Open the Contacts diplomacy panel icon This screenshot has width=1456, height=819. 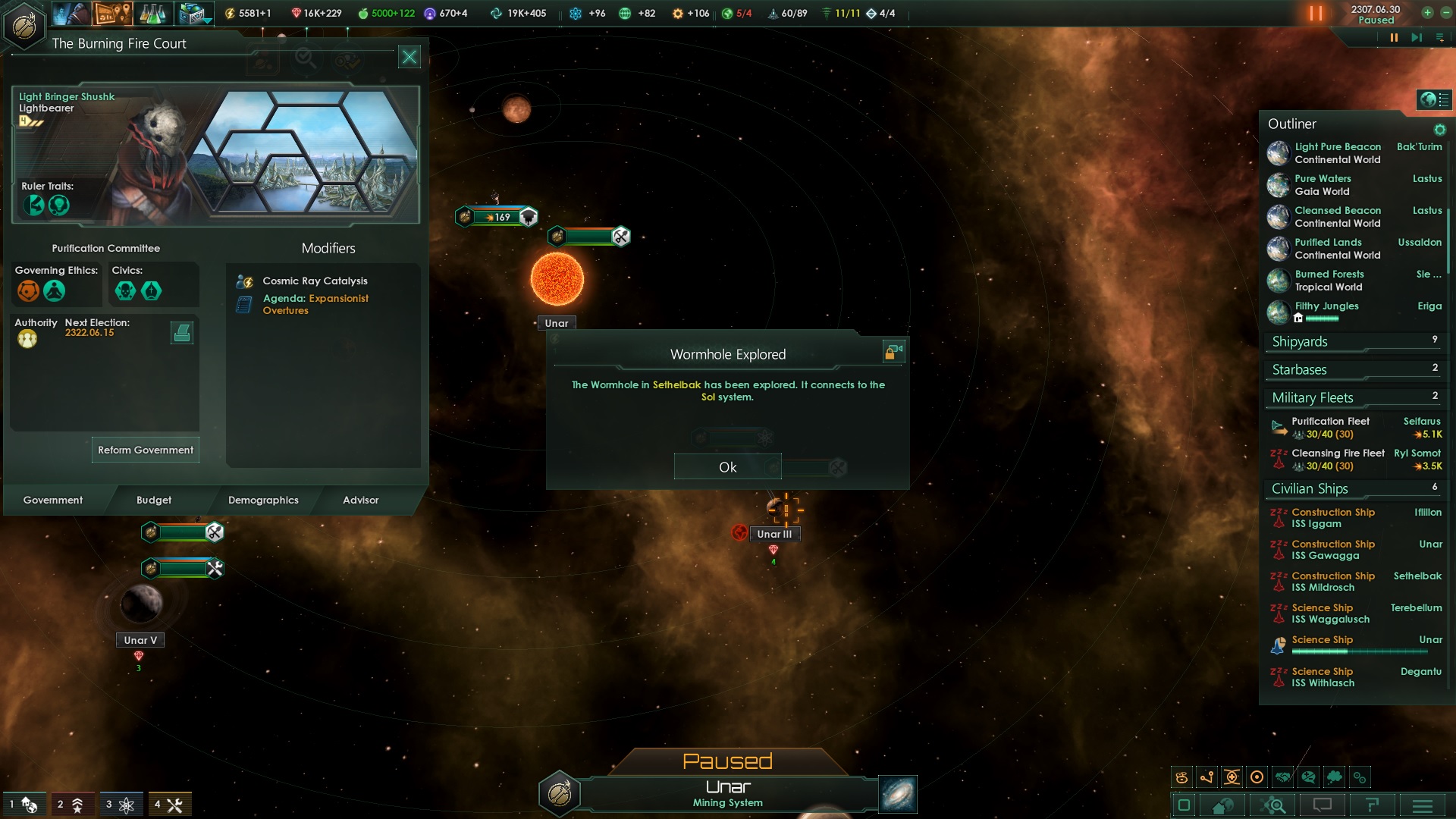[70, 14]
